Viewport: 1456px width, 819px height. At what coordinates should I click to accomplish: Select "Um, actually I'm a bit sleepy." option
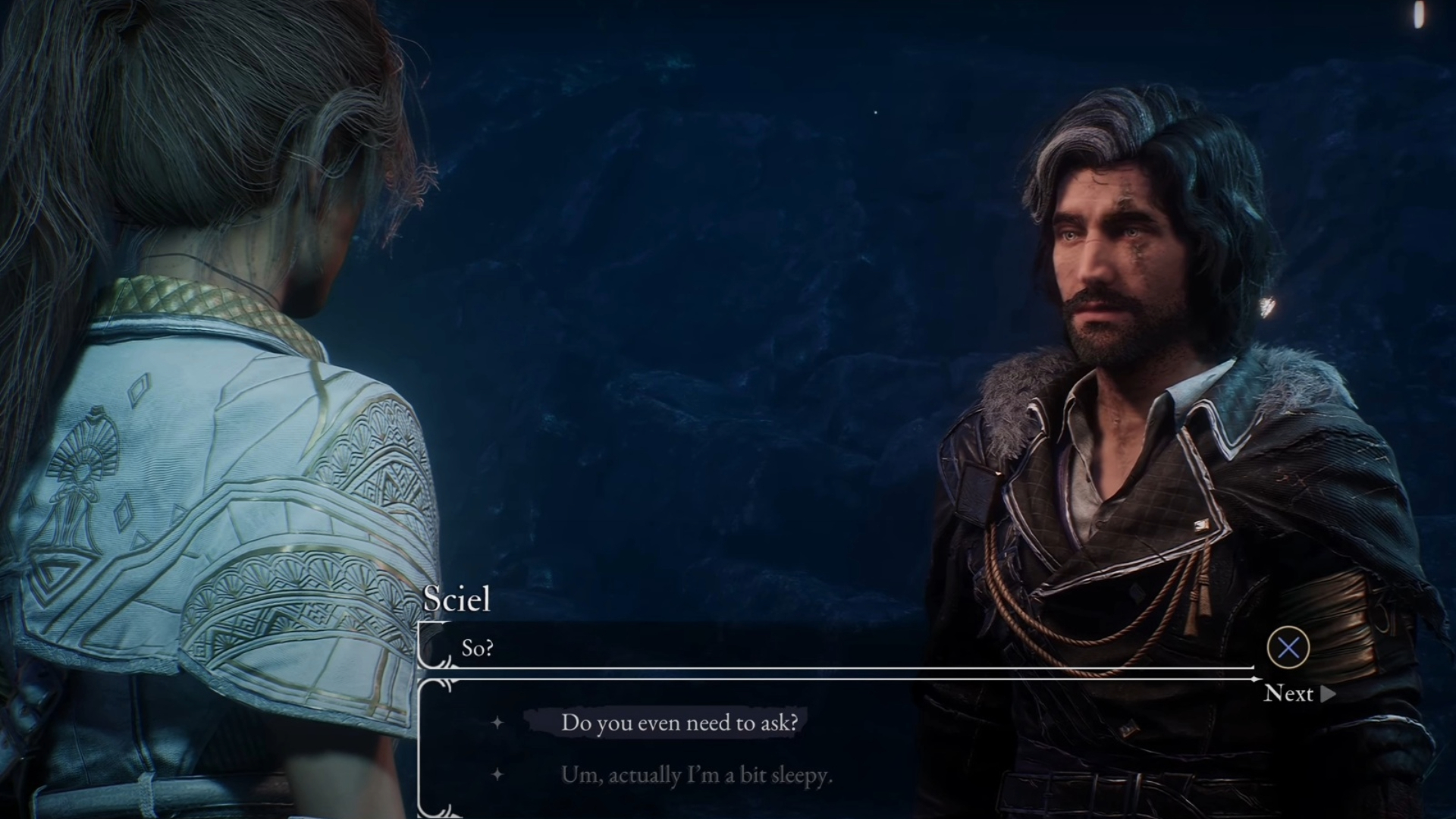pos(696,775)
